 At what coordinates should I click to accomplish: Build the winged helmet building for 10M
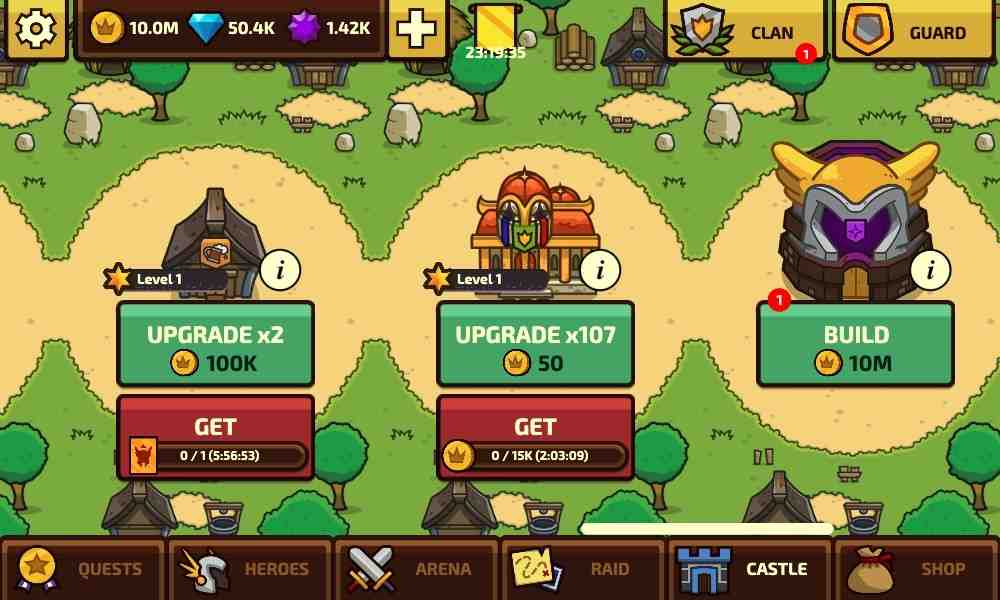[855, 344]
